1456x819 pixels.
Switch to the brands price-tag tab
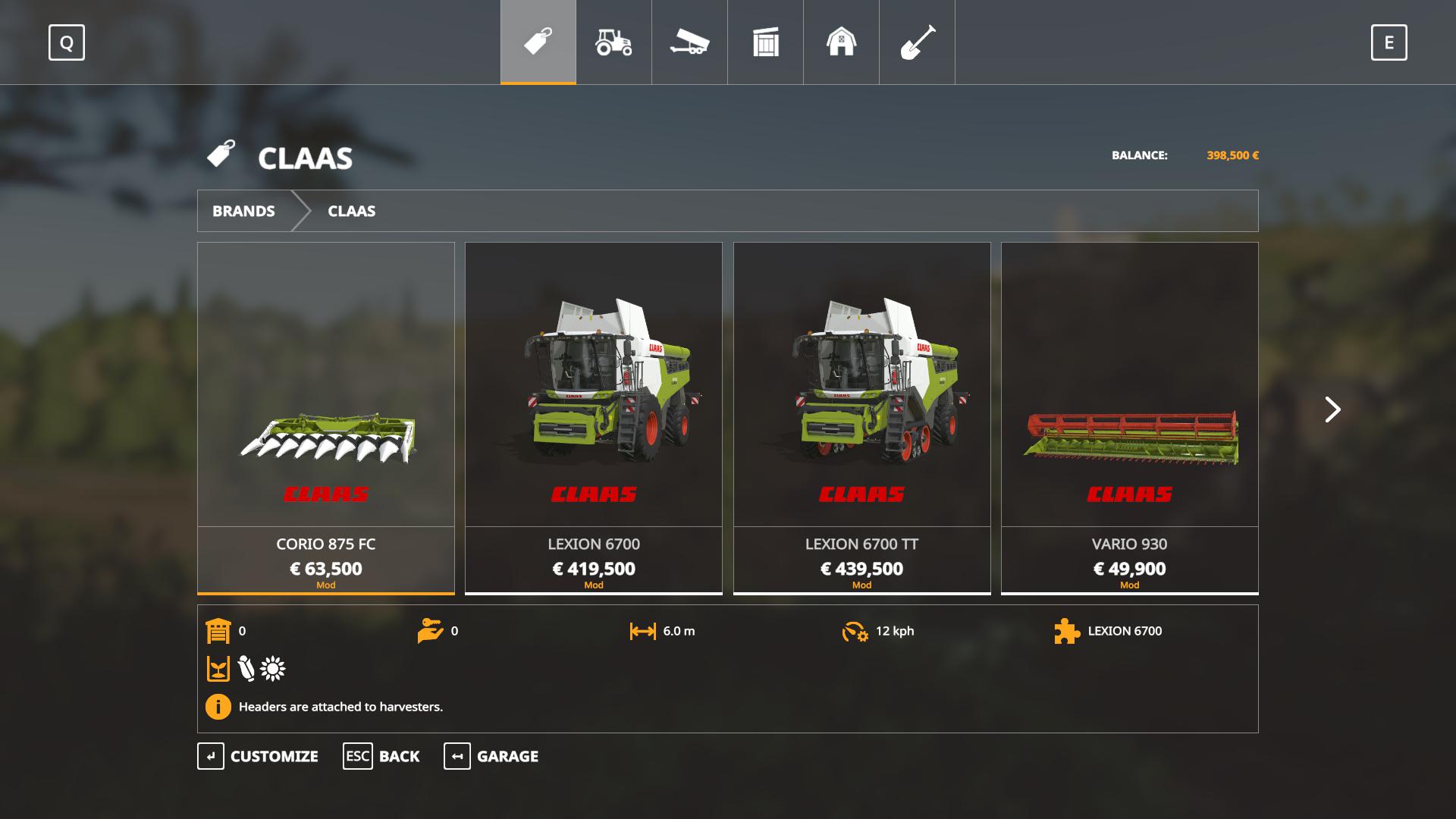[538, 42]
